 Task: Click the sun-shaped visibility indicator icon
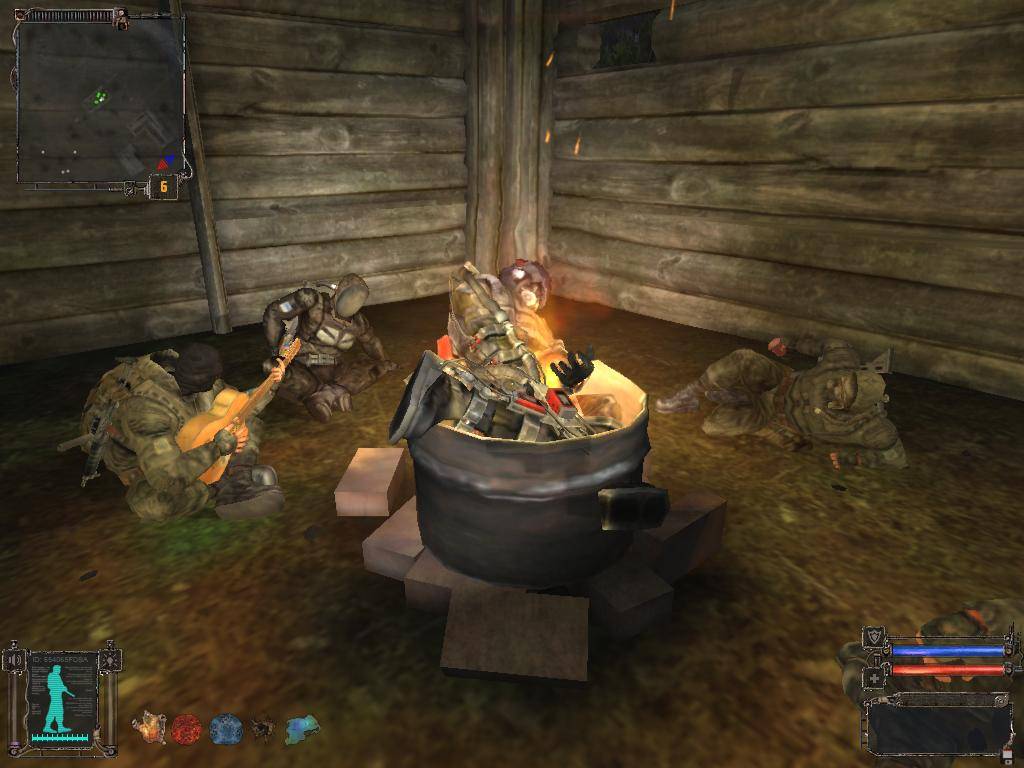coord(111,660)
